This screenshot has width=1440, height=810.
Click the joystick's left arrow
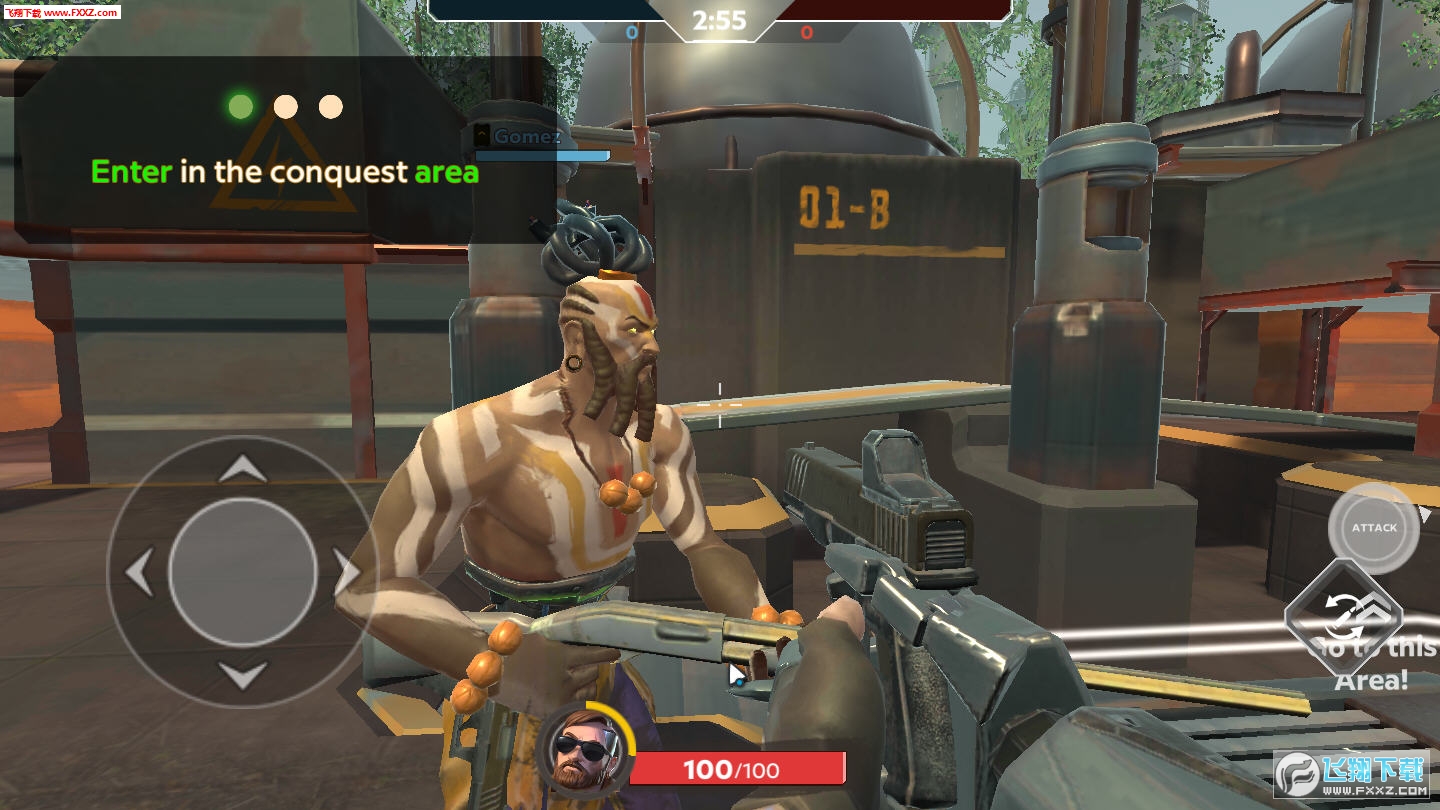138,573
